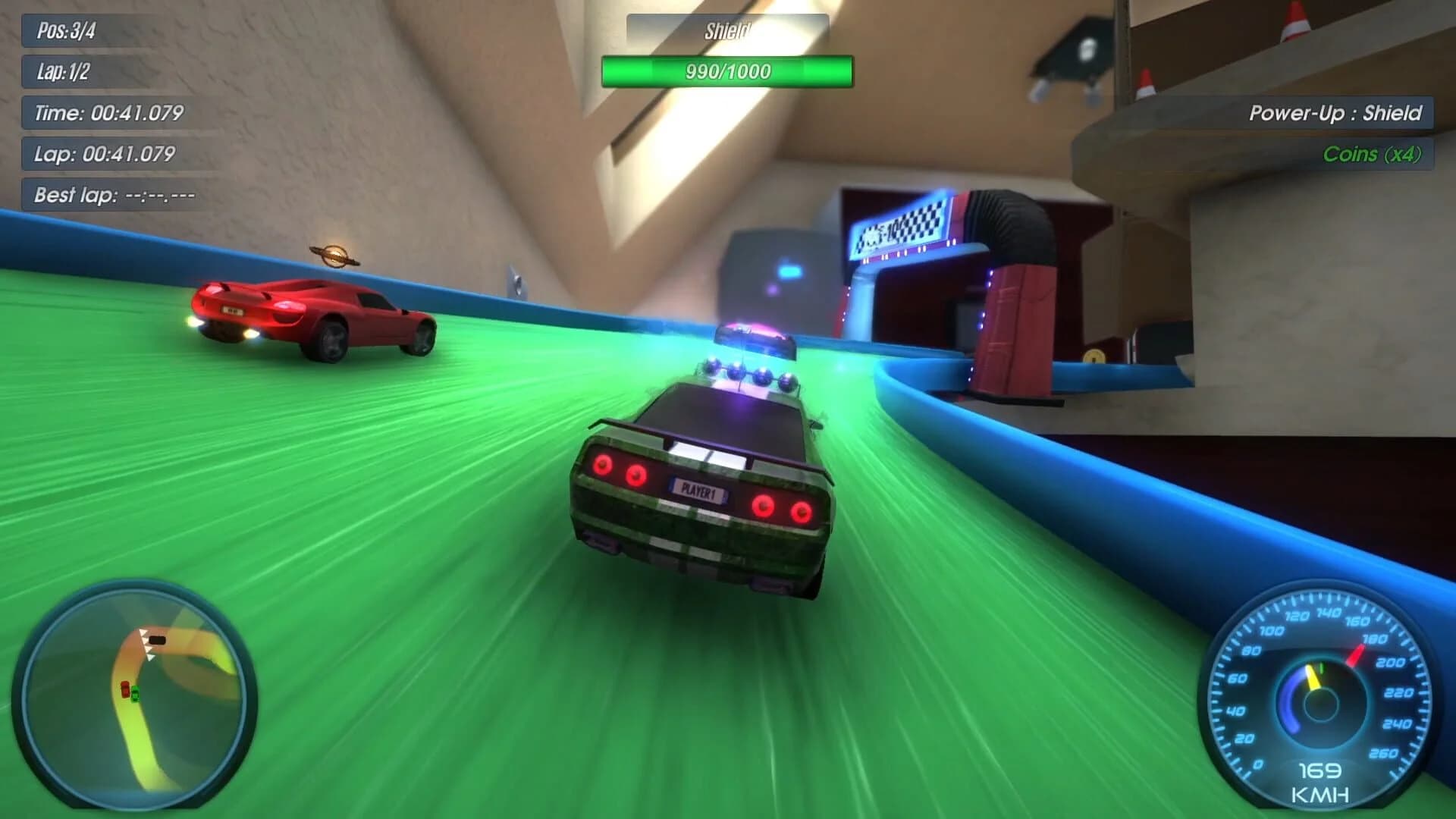
Task: Select the Coins (x4) counter icon
Action: click(1373, 155)
